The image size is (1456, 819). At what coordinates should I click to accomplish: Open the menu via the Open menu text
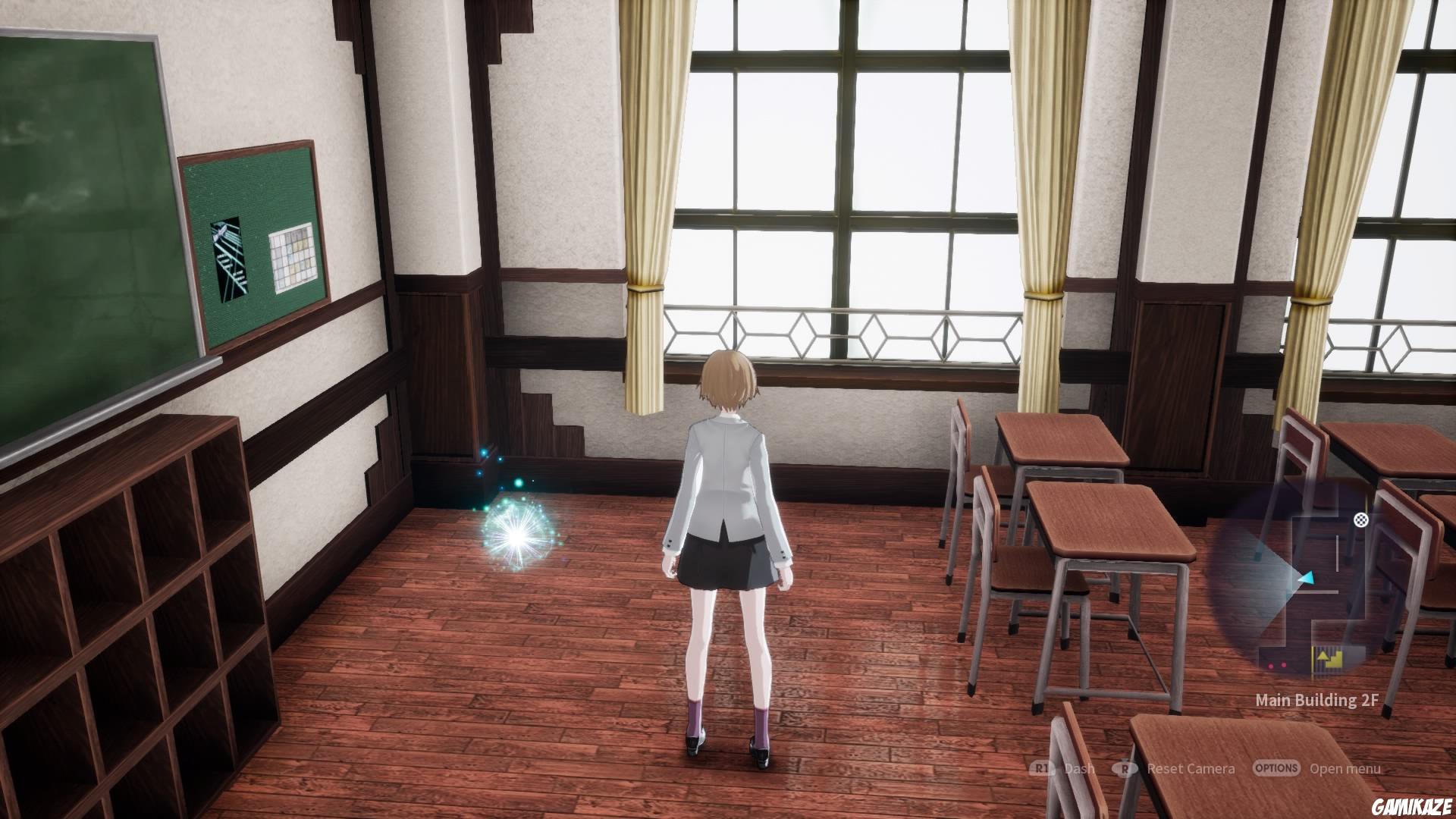[x=1344, y=767]
